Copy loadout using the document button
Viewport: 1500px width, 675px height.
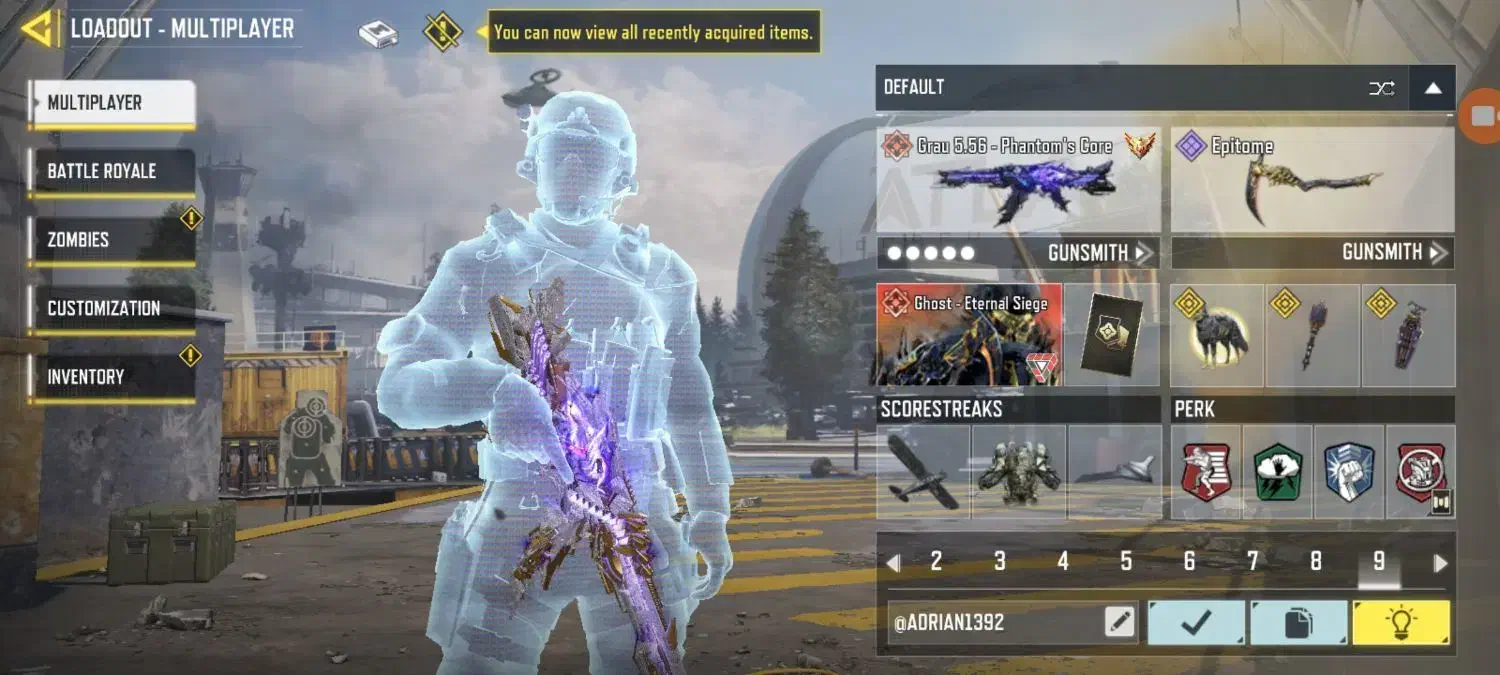(x=1298, y=623)
